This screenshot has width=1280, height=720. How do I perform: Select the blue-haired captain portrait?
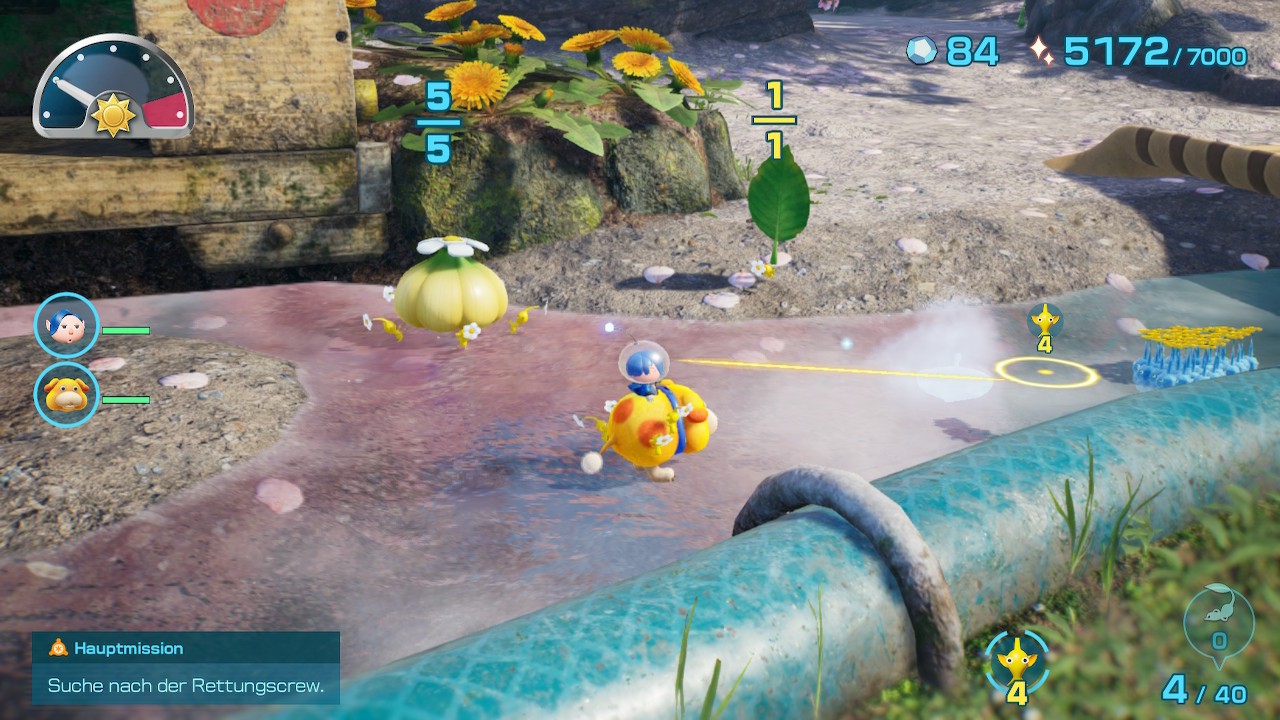(67, 325)
